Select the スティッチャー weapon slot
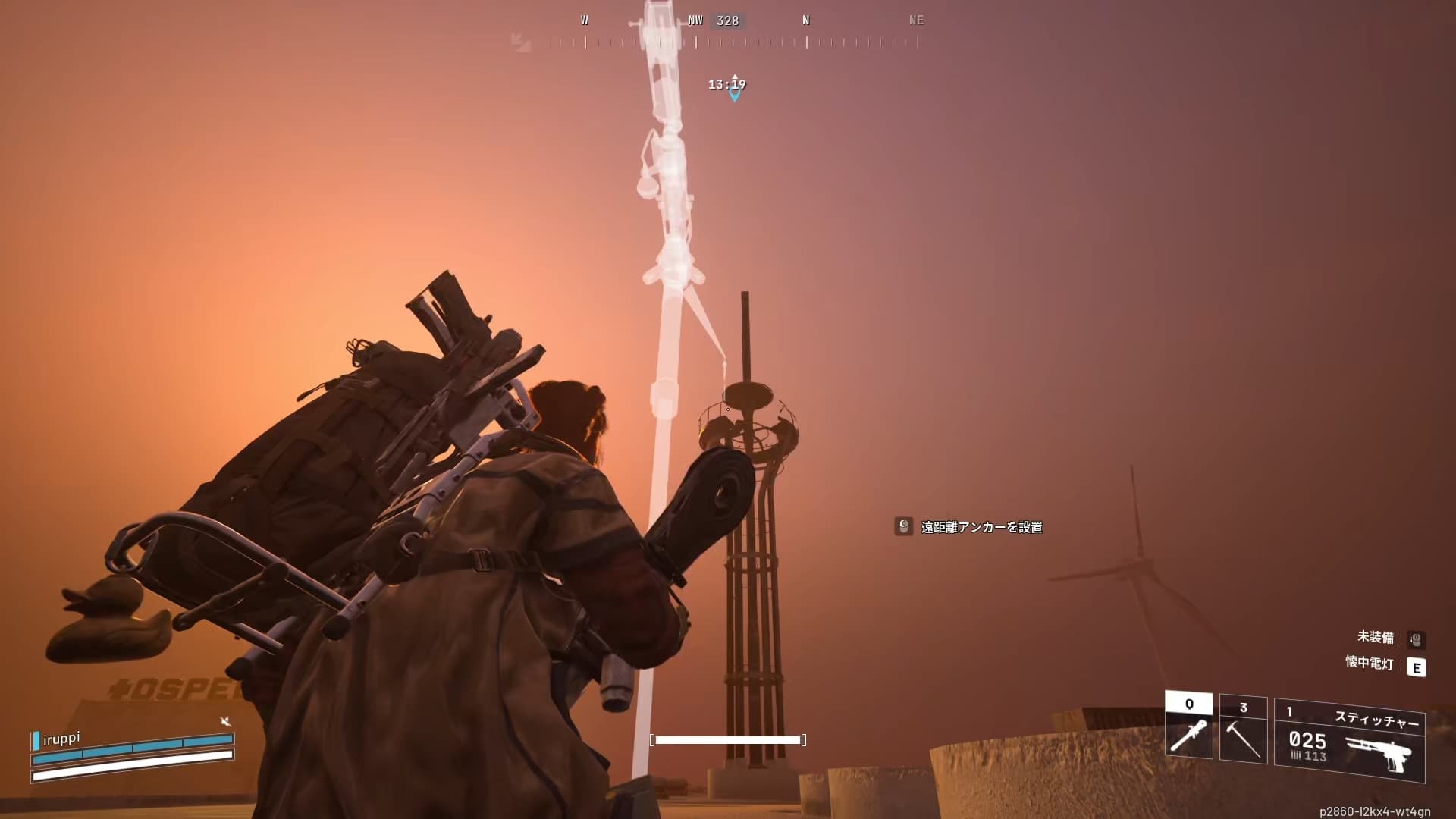Screen dimensions: 1456x819 coord(1350,741)
